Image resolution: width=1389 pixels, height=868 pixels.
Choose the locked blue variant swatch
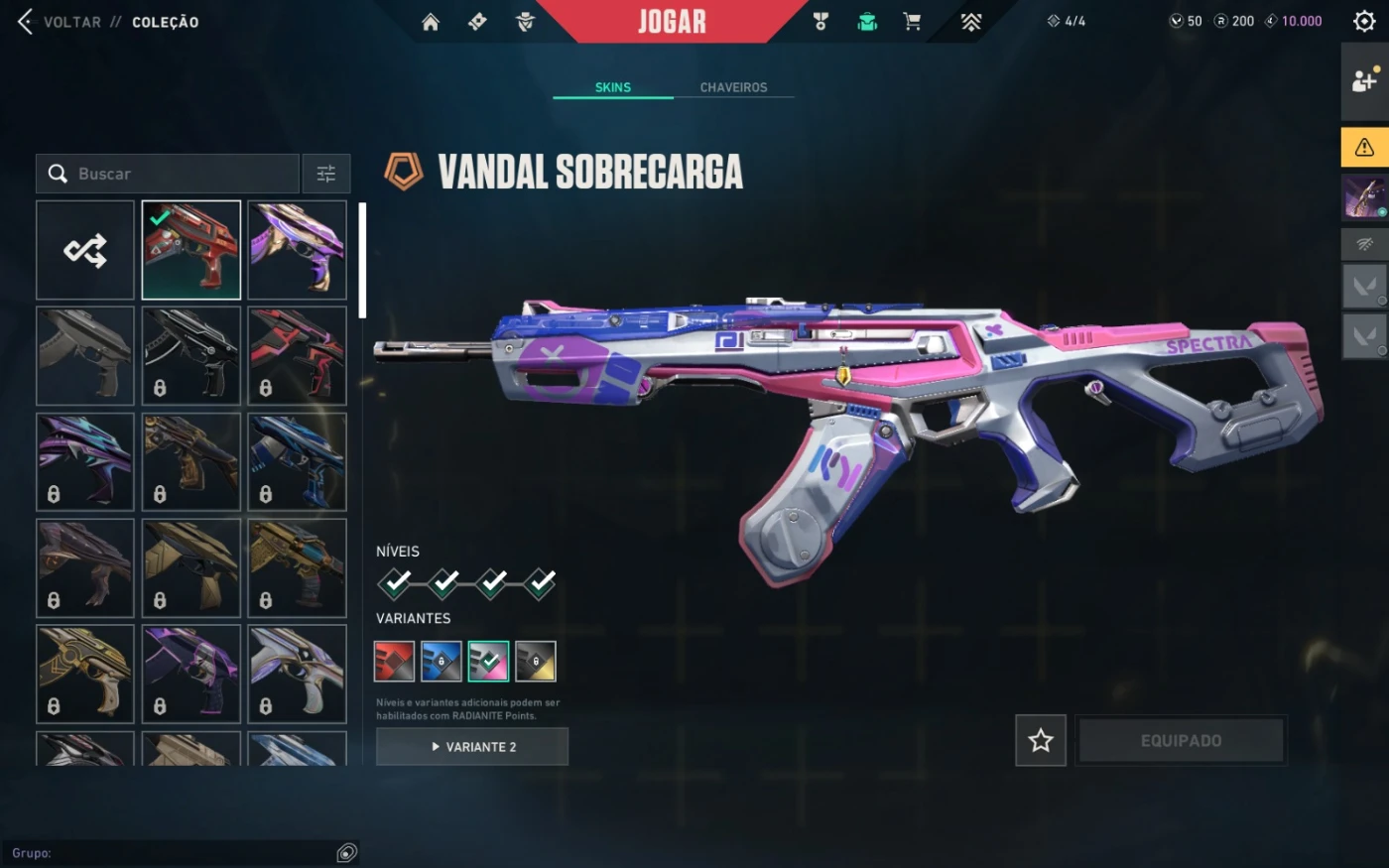point(442,662)
